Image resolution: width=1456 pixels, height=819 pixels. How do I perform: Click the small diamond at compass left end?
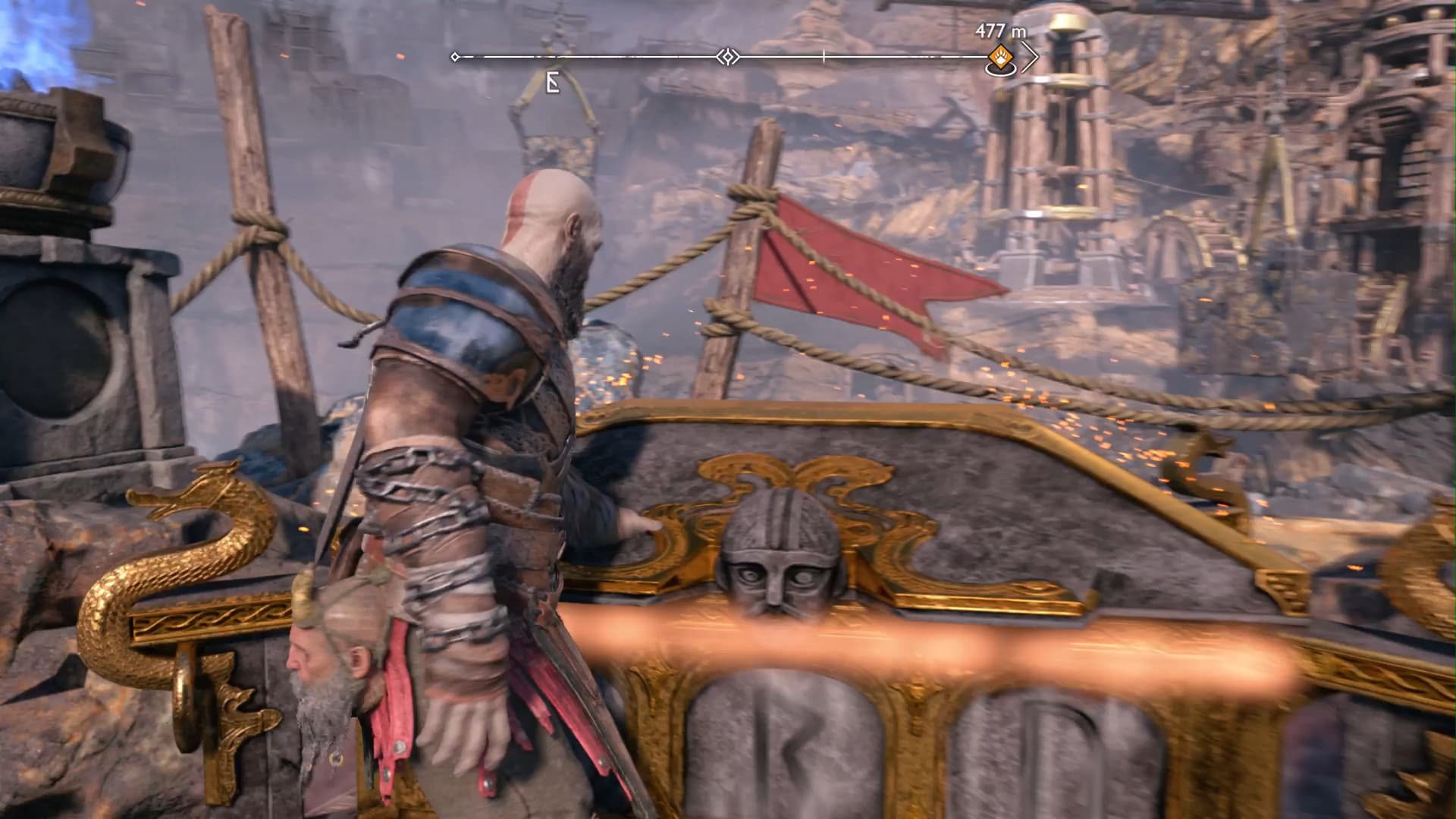tap(455, 56)
